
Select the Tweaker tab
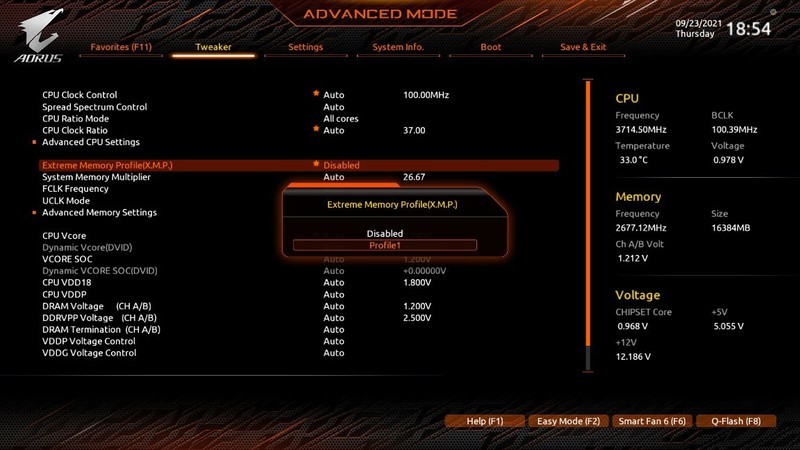pos(213,47)
